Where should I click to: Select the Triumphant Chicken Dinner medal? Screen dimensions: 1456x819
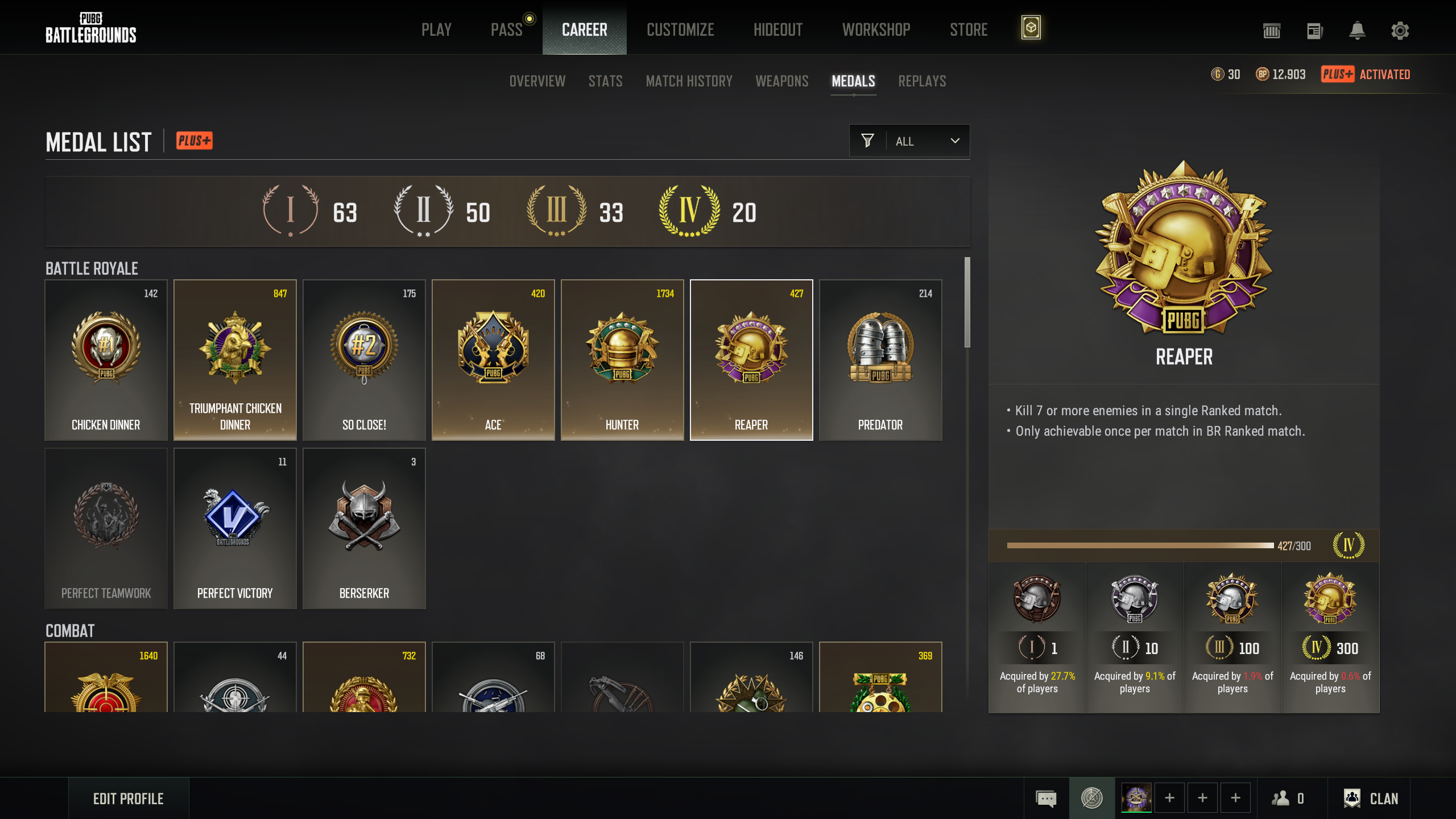tap(235, 360)
